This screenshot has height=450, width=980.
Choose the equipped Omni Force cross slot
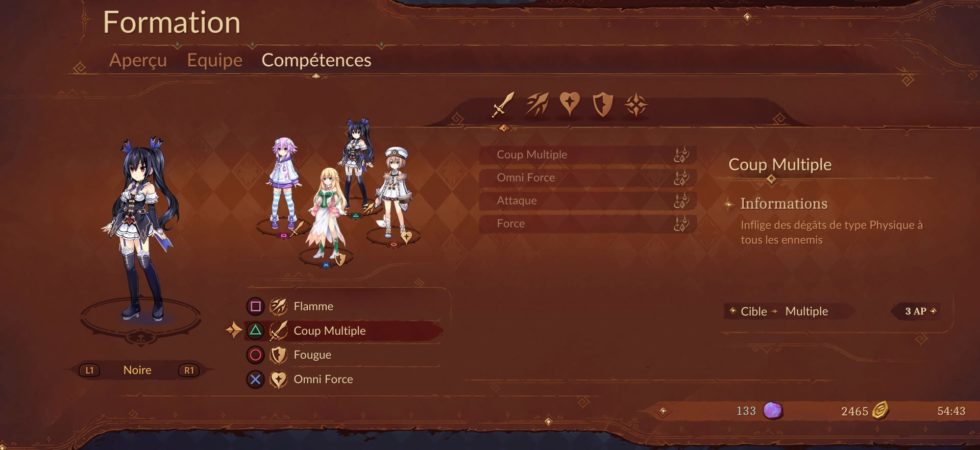click(340, 380)
